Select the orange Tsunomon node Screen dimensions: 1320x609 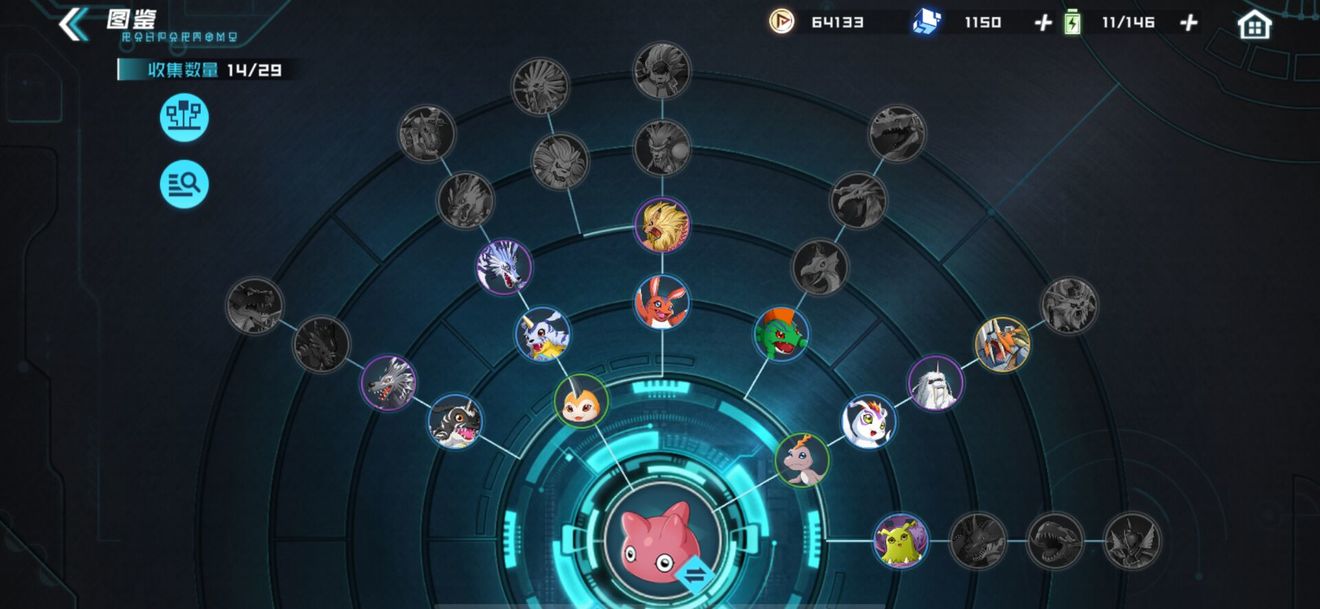click(x=581, y=400)
